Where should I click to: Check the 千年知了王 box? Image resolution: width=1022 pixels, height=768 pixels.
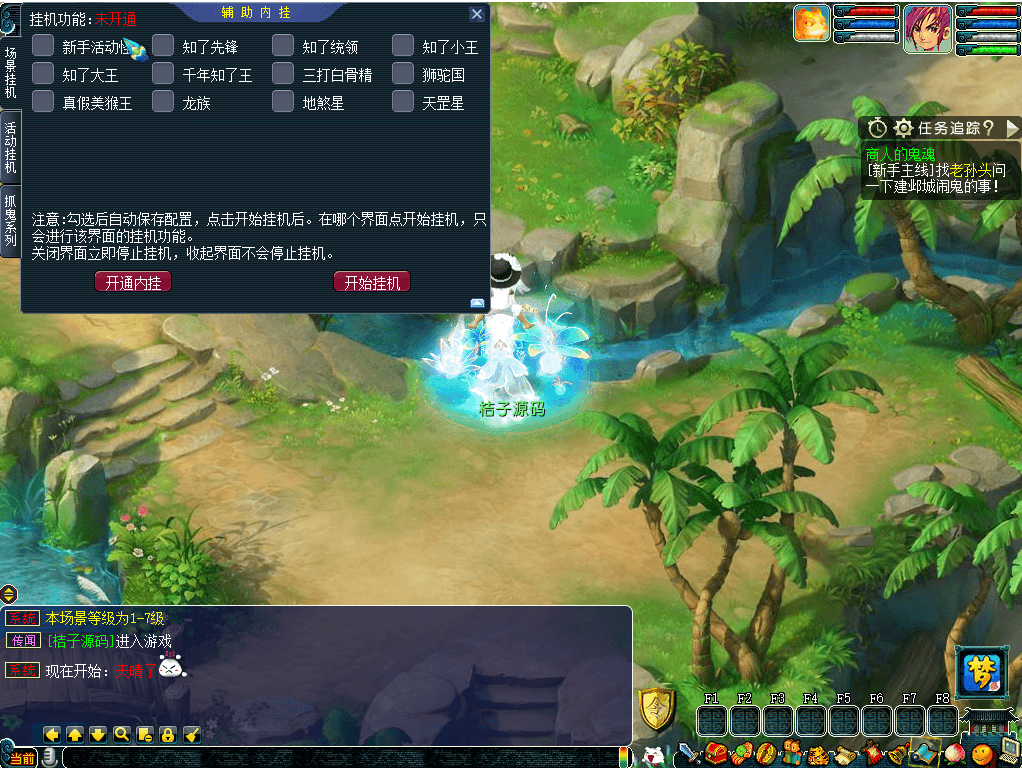click(x=163, y=74)
